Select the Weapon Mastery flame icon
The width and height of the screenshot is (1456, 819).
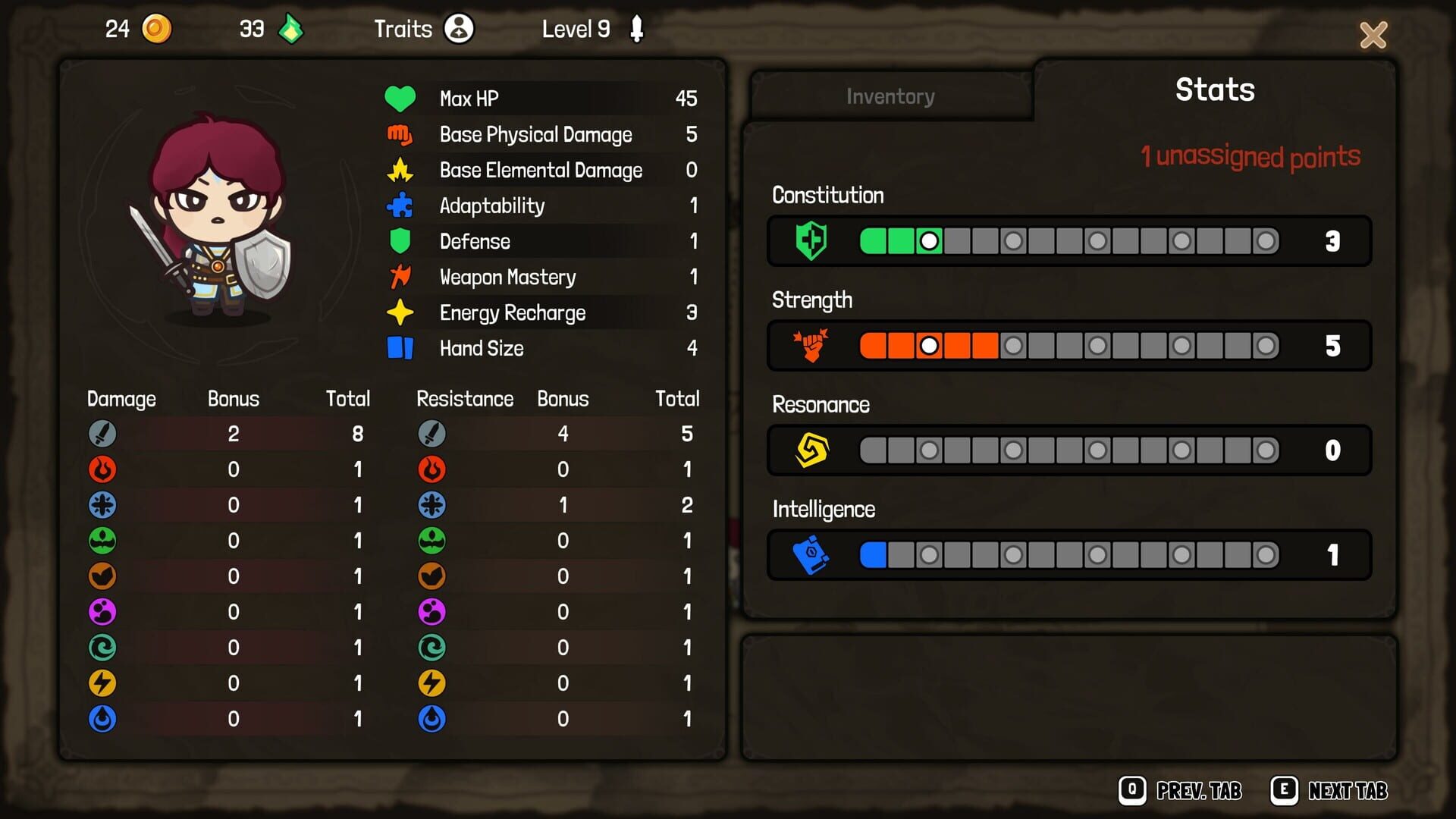401,277
